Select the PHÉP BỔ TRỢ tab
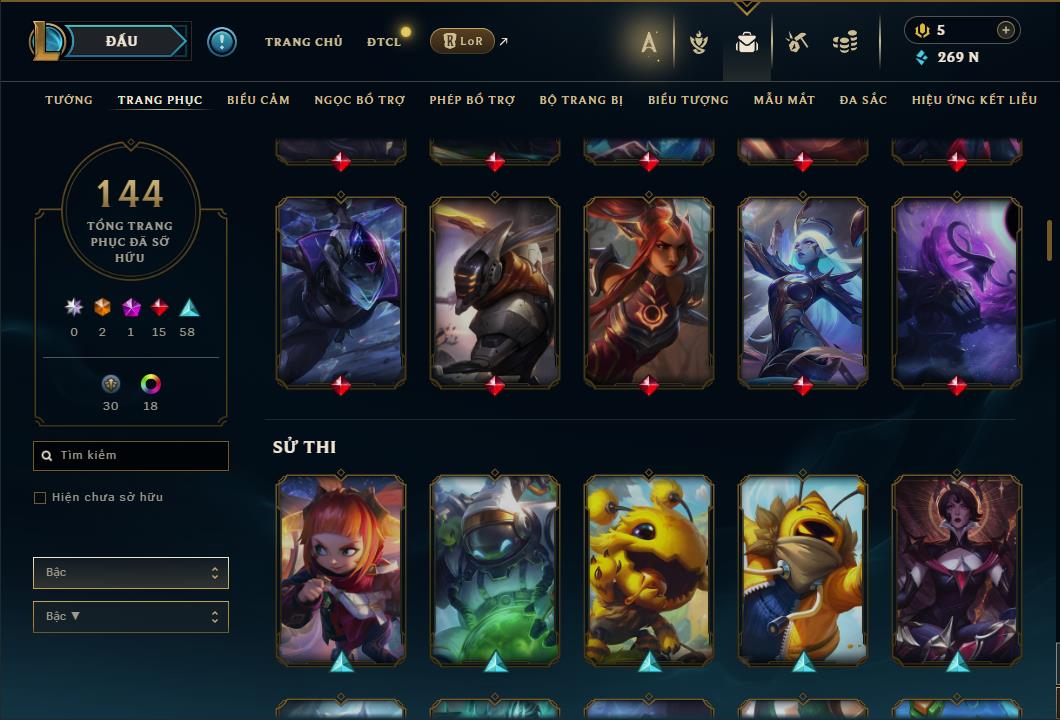 point(472,100)
